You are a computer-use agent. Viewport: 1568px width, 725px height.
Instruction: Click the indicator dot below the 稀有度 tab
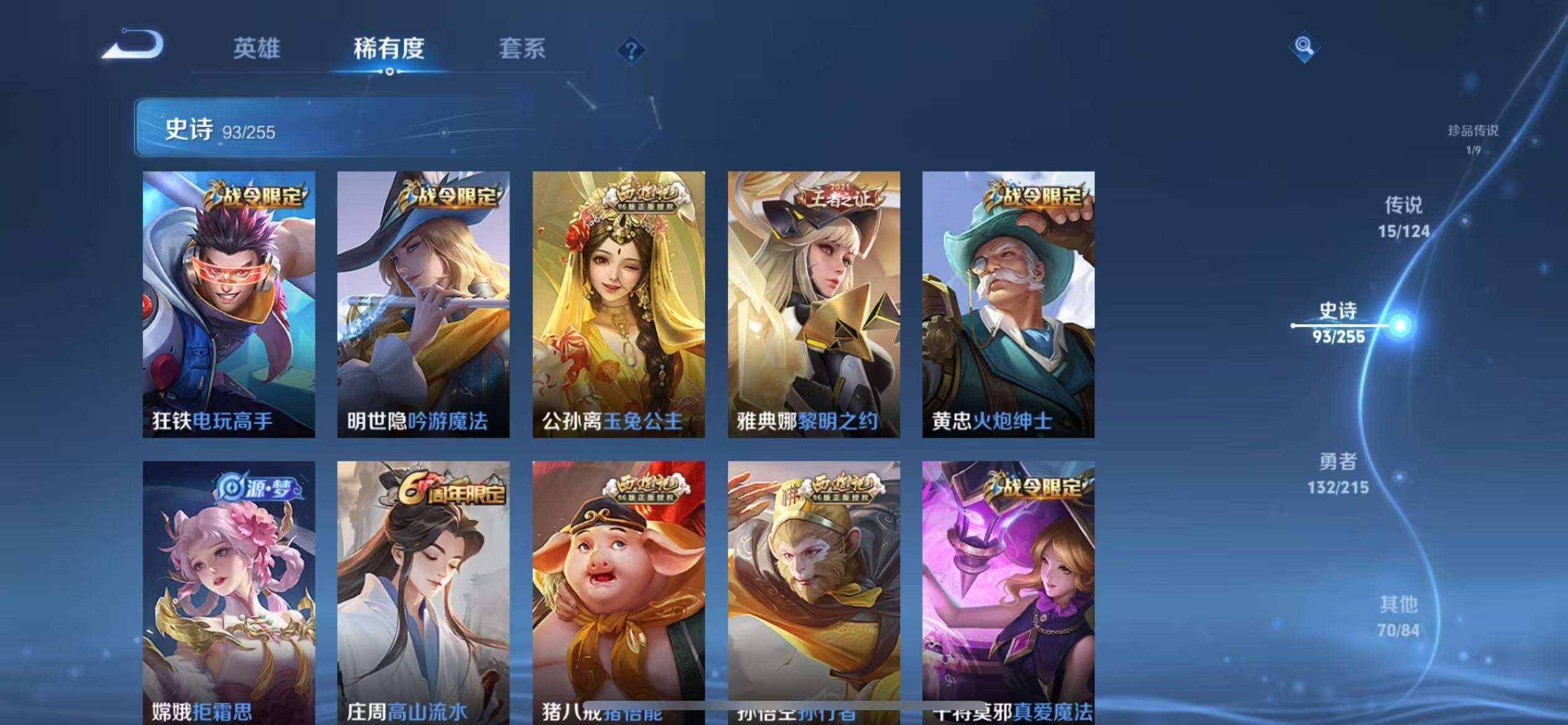coord(390,73)
